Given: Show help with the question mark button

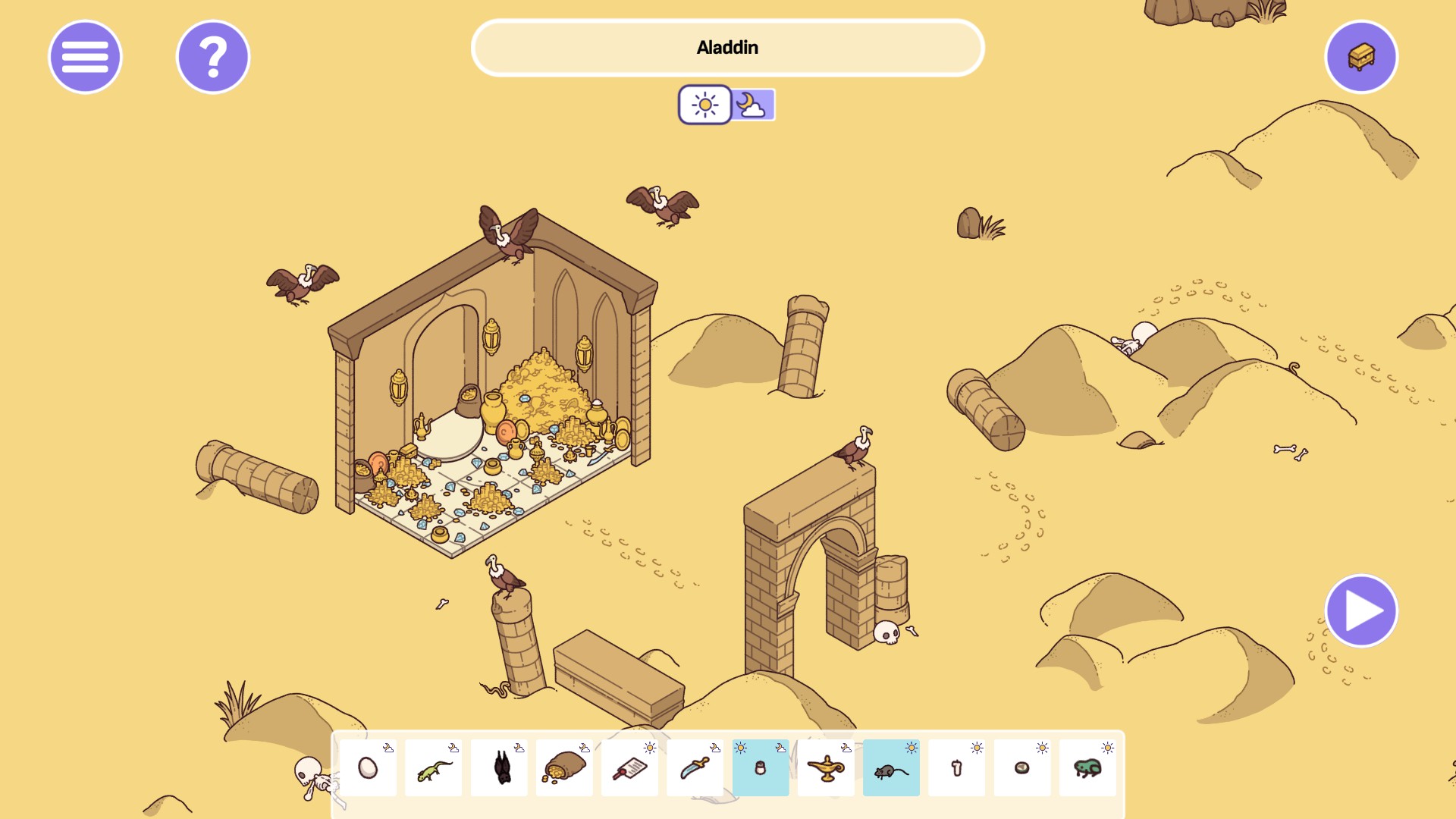Looking at the screenshot, I should (213, 57).
